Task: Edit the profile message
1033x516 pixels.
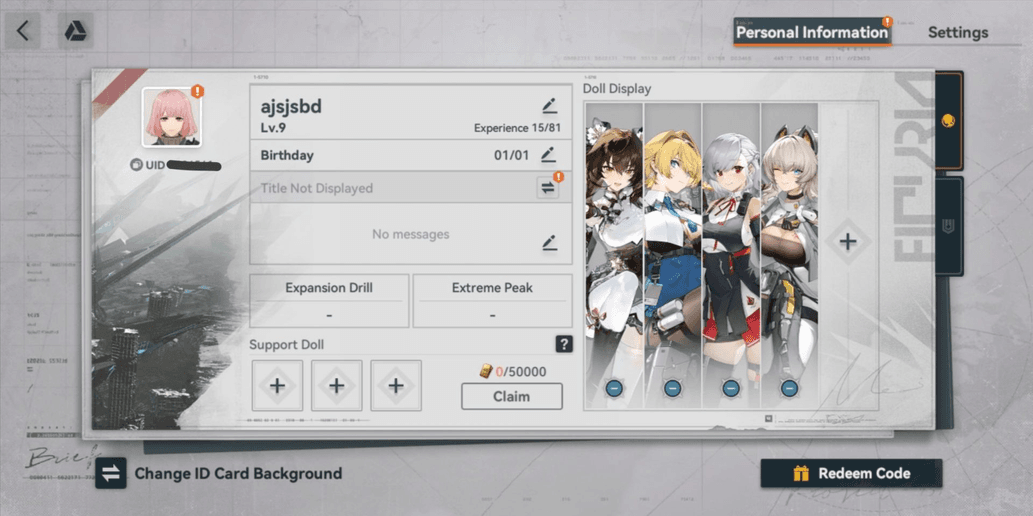Action: 549,243
